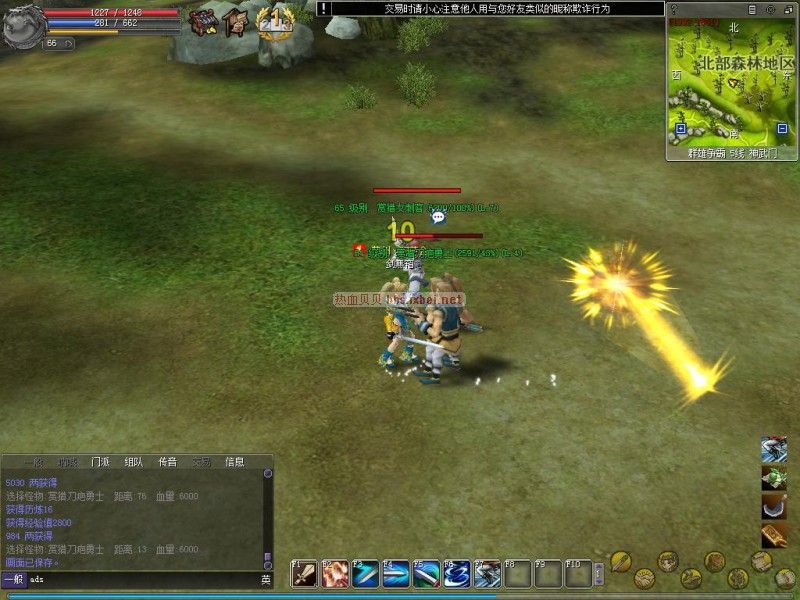Activate the F1 sword attack slot

(304, 574)
